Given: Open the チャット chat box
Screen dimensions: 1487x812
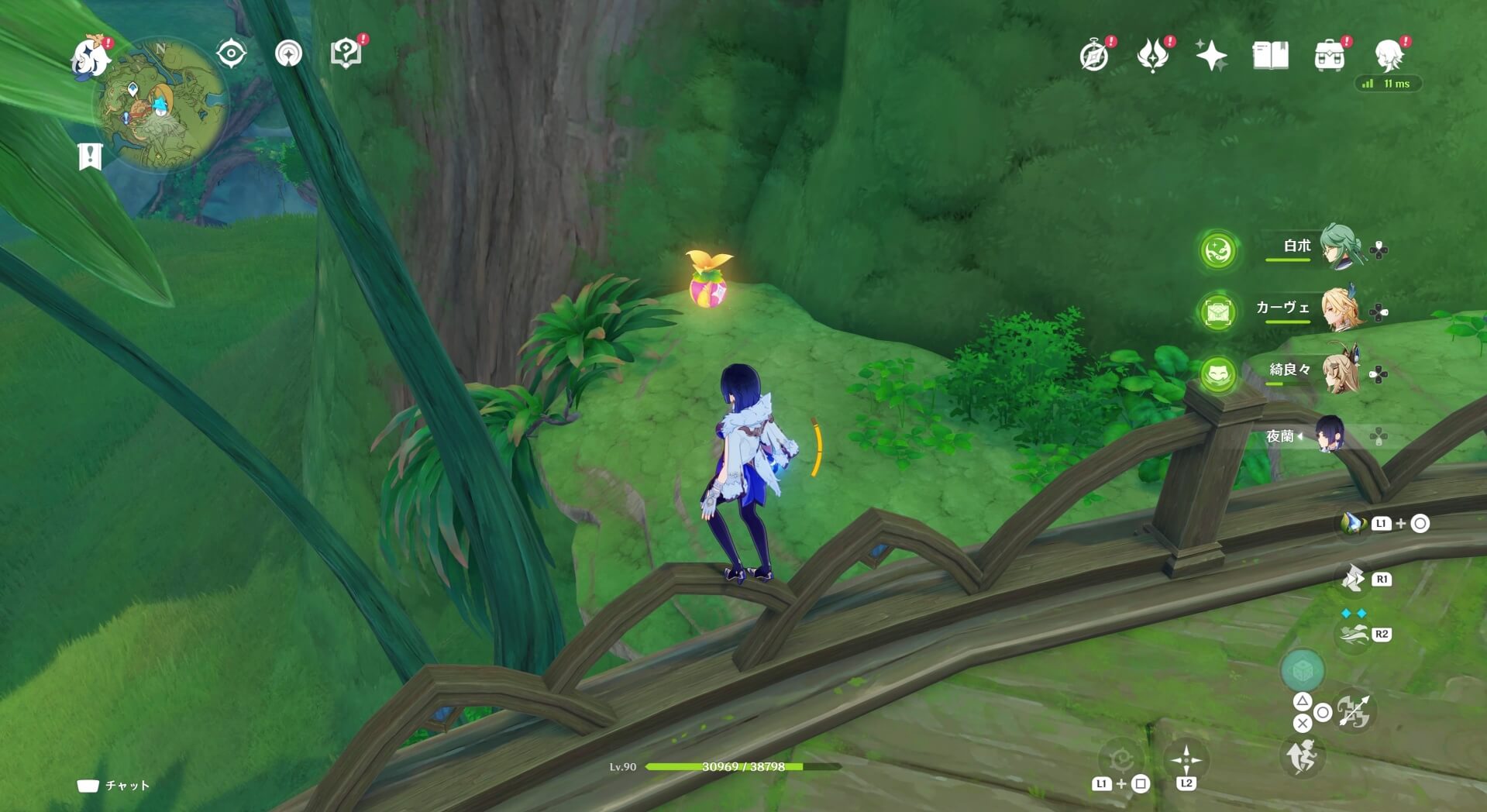Looking at the screenshot, I should [x=113, y=786].
